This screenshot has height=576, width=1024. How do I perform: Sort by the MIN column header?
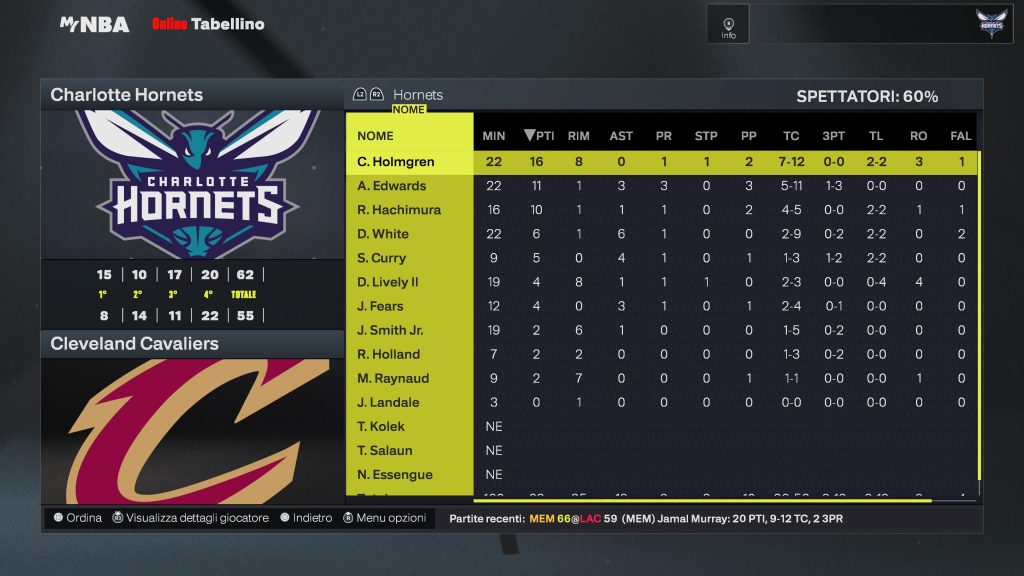click(494, 136)
